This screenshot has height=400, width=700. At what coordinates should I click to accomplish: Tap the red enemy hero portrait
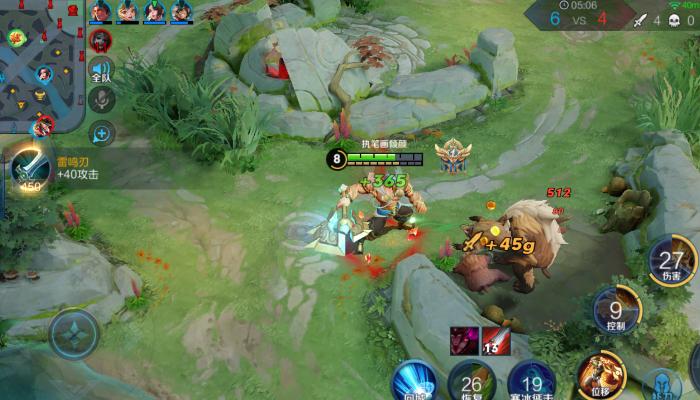point(100,40)
